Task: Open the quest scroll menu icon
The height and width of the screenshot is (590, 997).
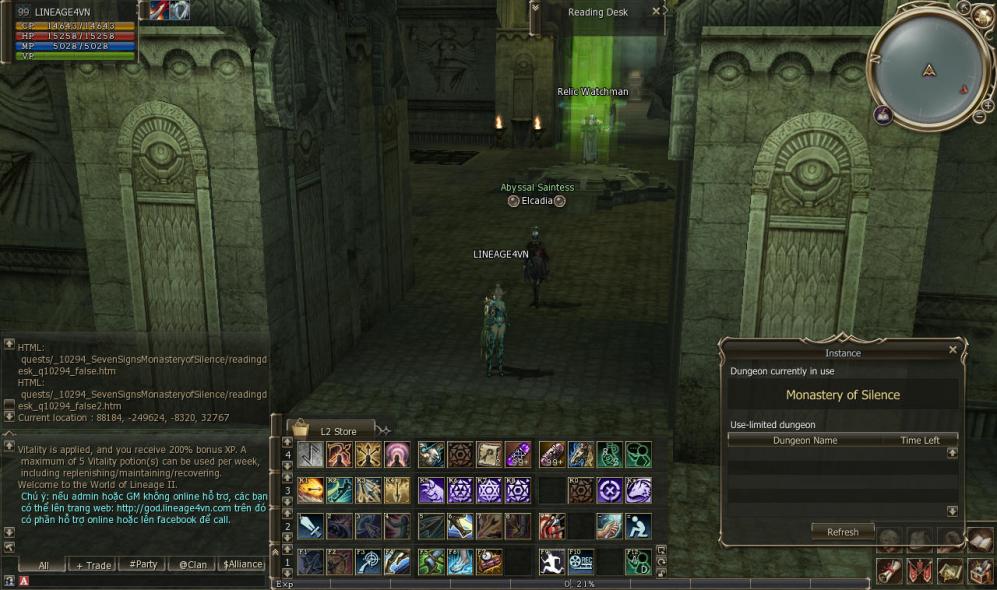Action: 888,571
